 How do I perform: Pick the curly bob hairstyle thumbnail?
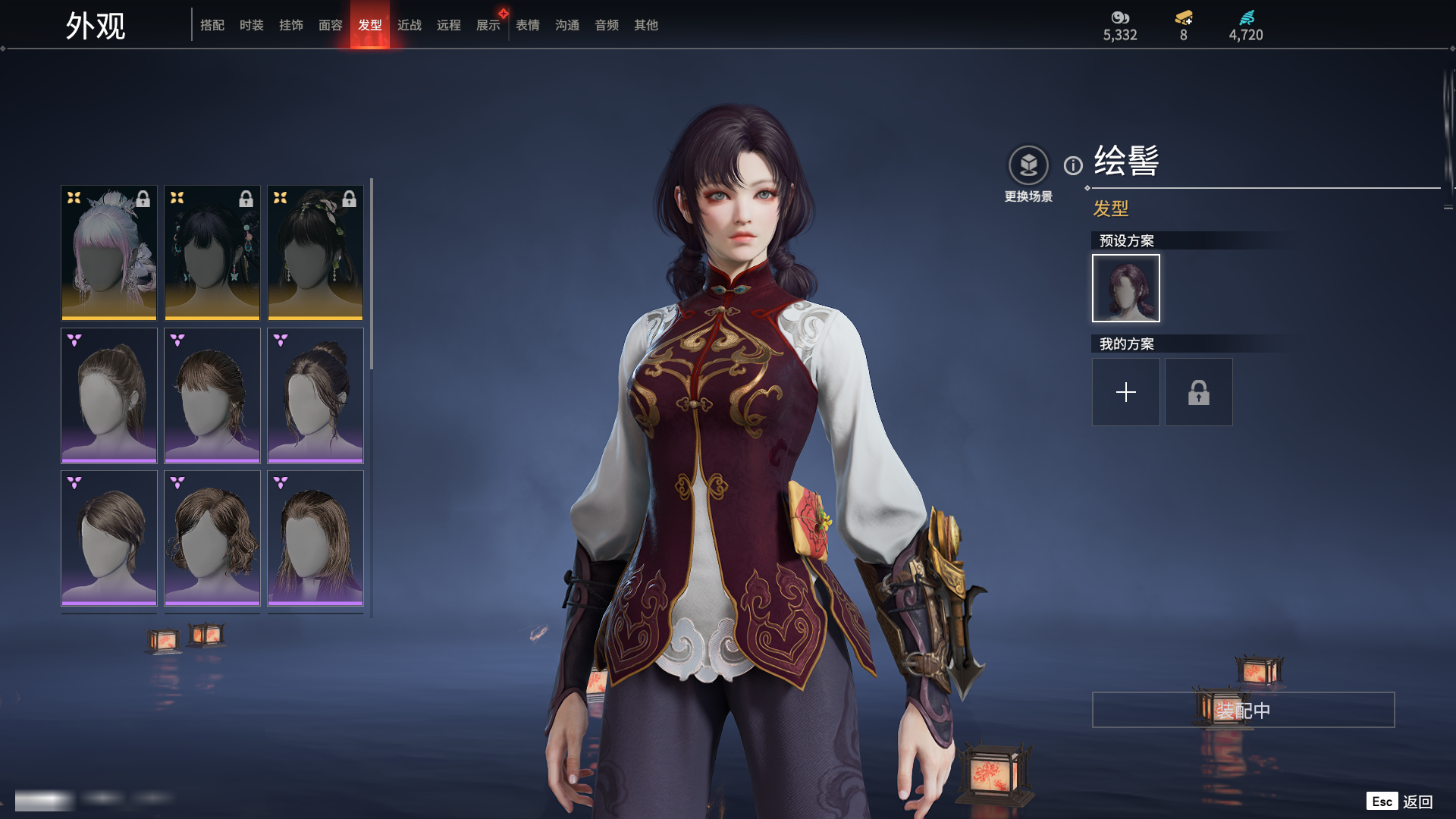coord(212,538)
